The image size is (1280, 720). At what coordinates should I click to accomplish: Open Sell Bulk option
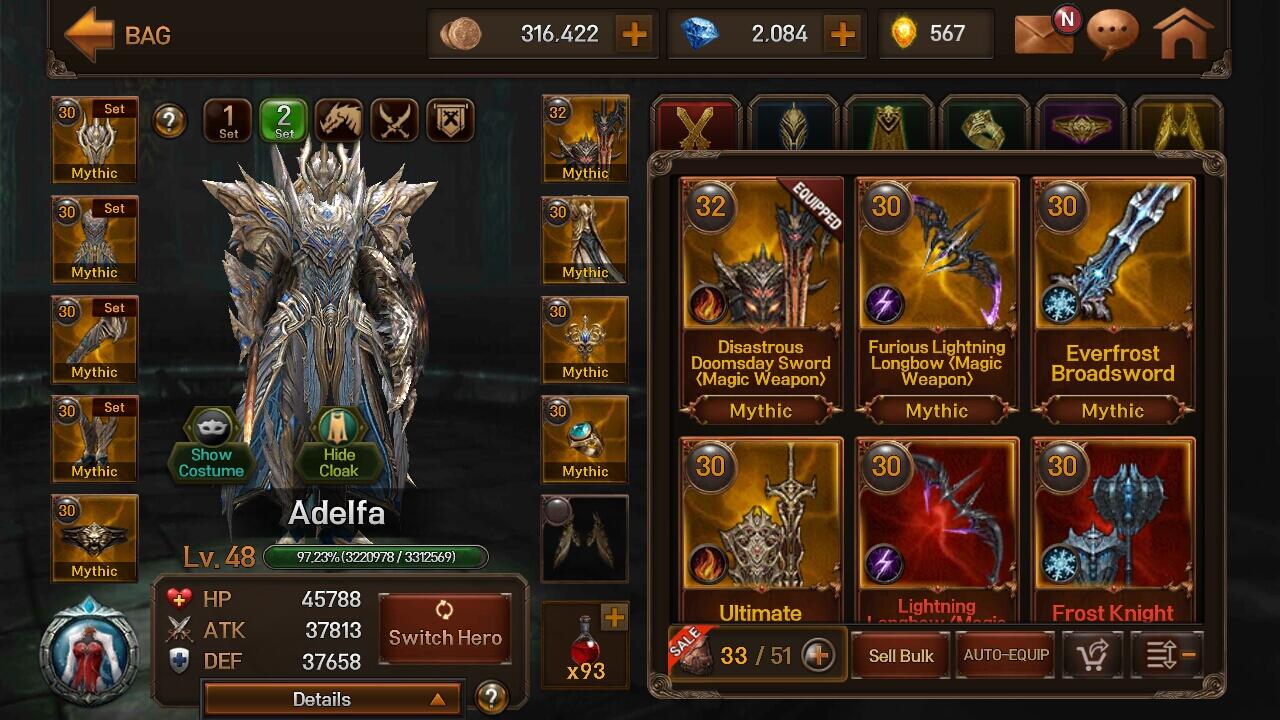(900, 656)
